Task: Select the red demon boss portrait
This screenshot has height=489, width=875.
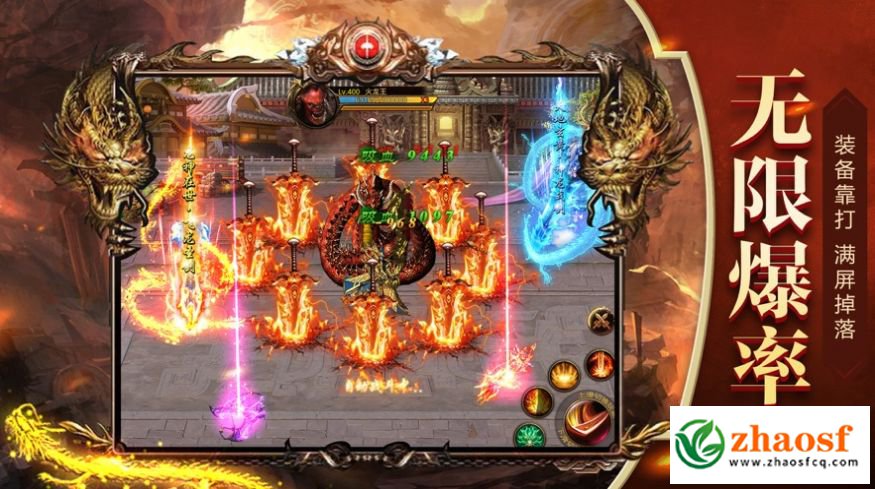Action: [308, 101]
